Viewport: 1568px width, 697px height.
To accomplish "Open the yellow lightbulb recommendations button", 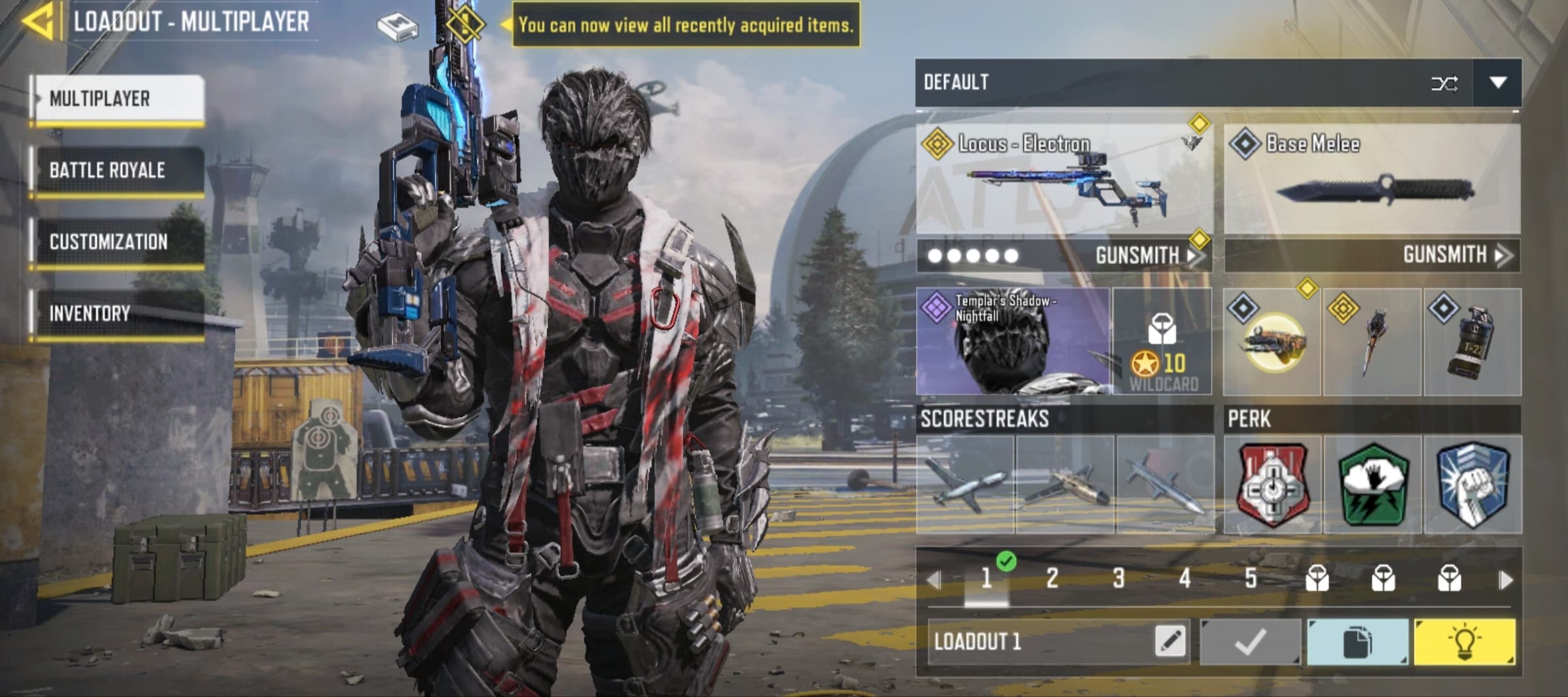I will [1464, 642].
